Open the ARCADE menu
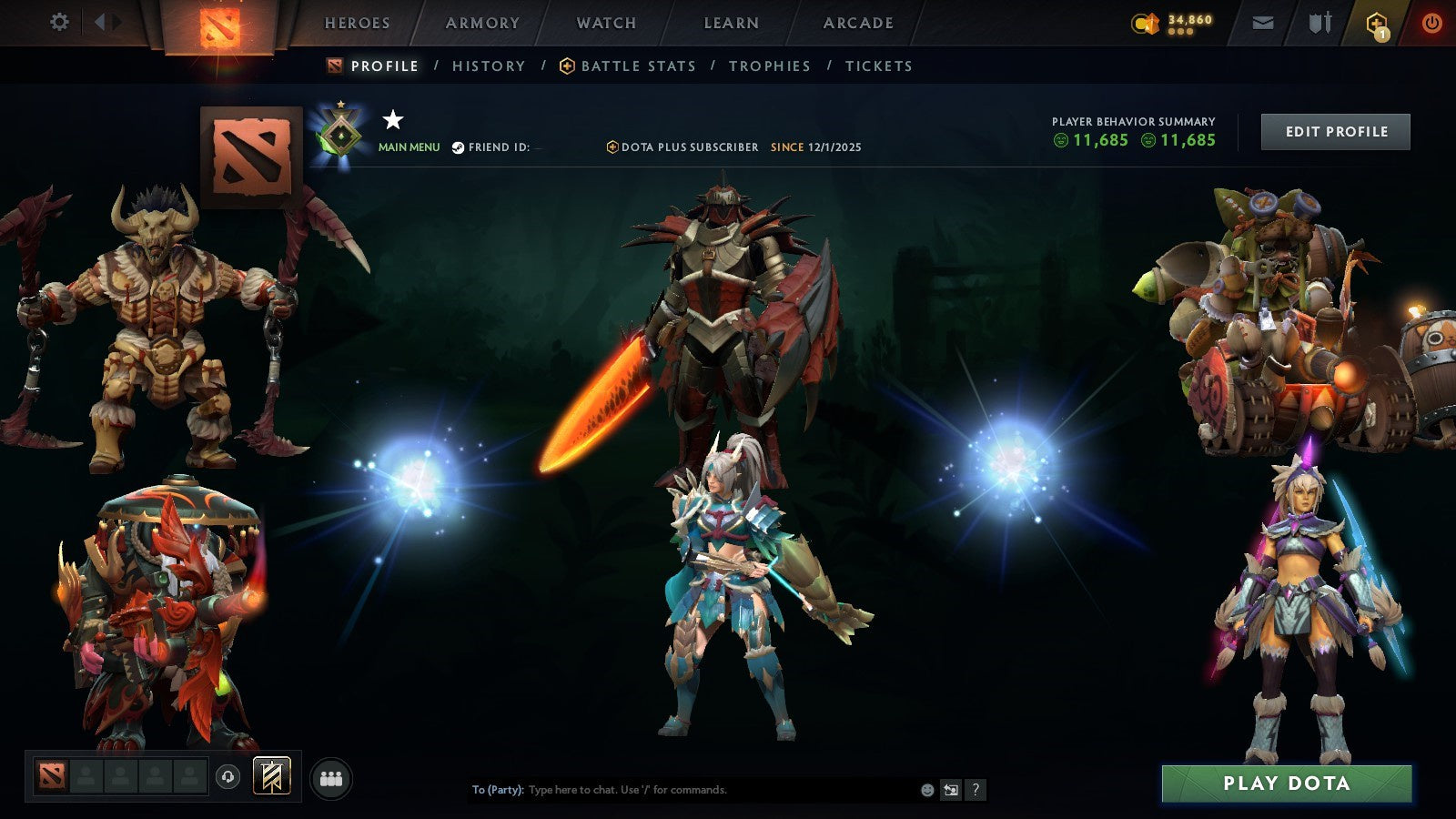Viewport: 1456px width, 819px height. coord(856,23)
